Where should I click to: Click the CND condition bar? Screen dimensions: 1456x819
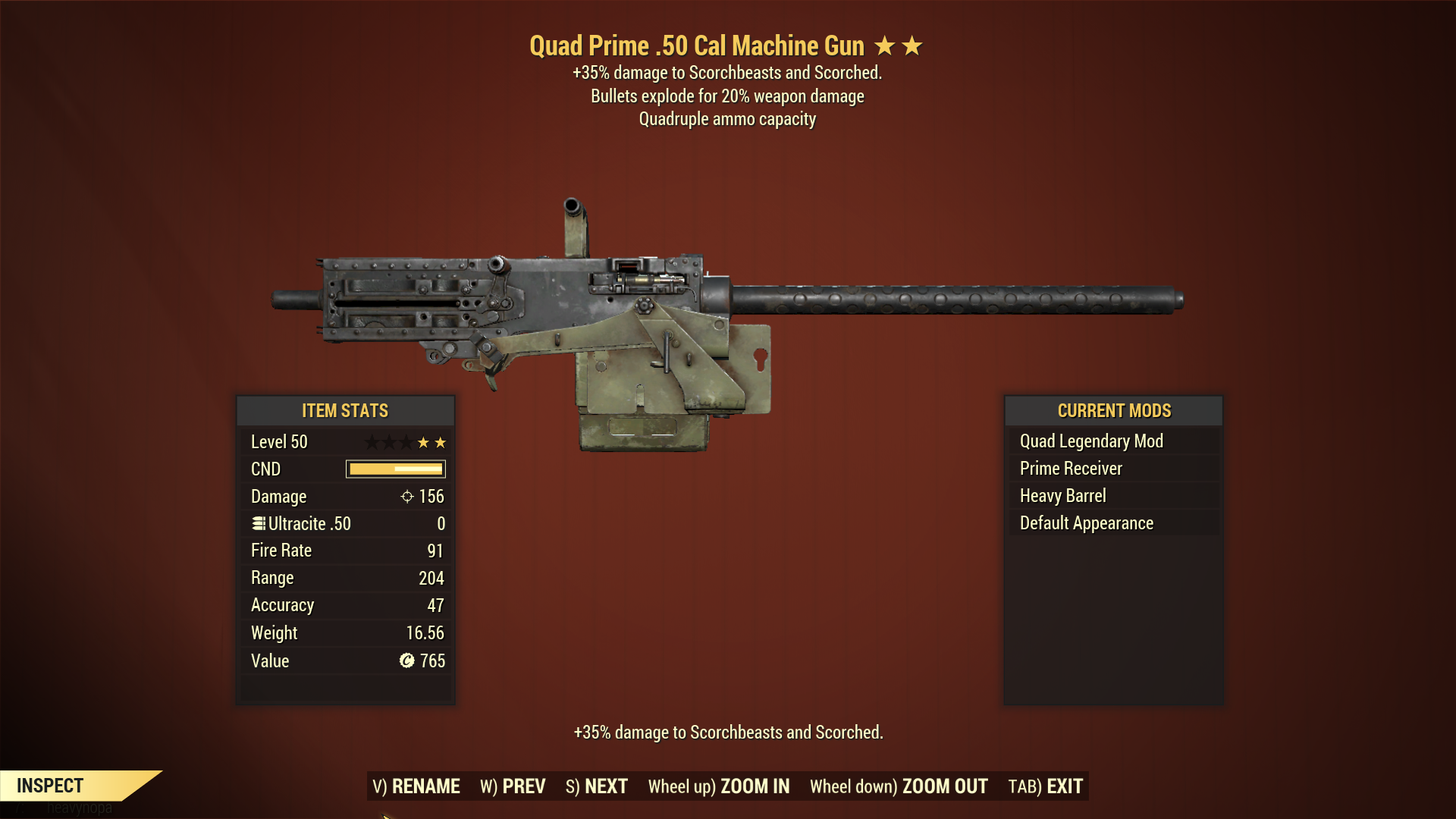(395, 469)
